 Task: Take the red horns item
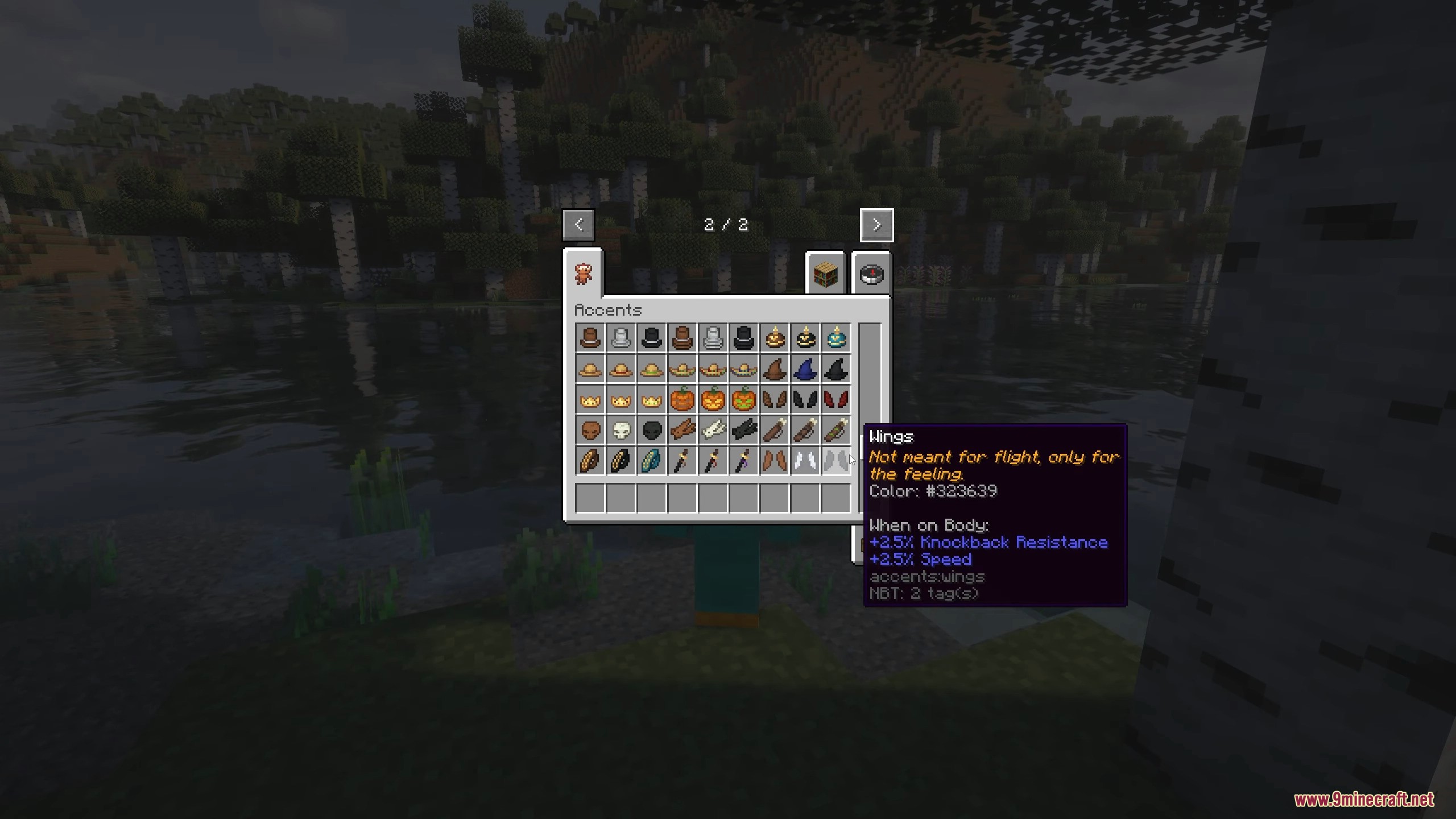point(835,400)
